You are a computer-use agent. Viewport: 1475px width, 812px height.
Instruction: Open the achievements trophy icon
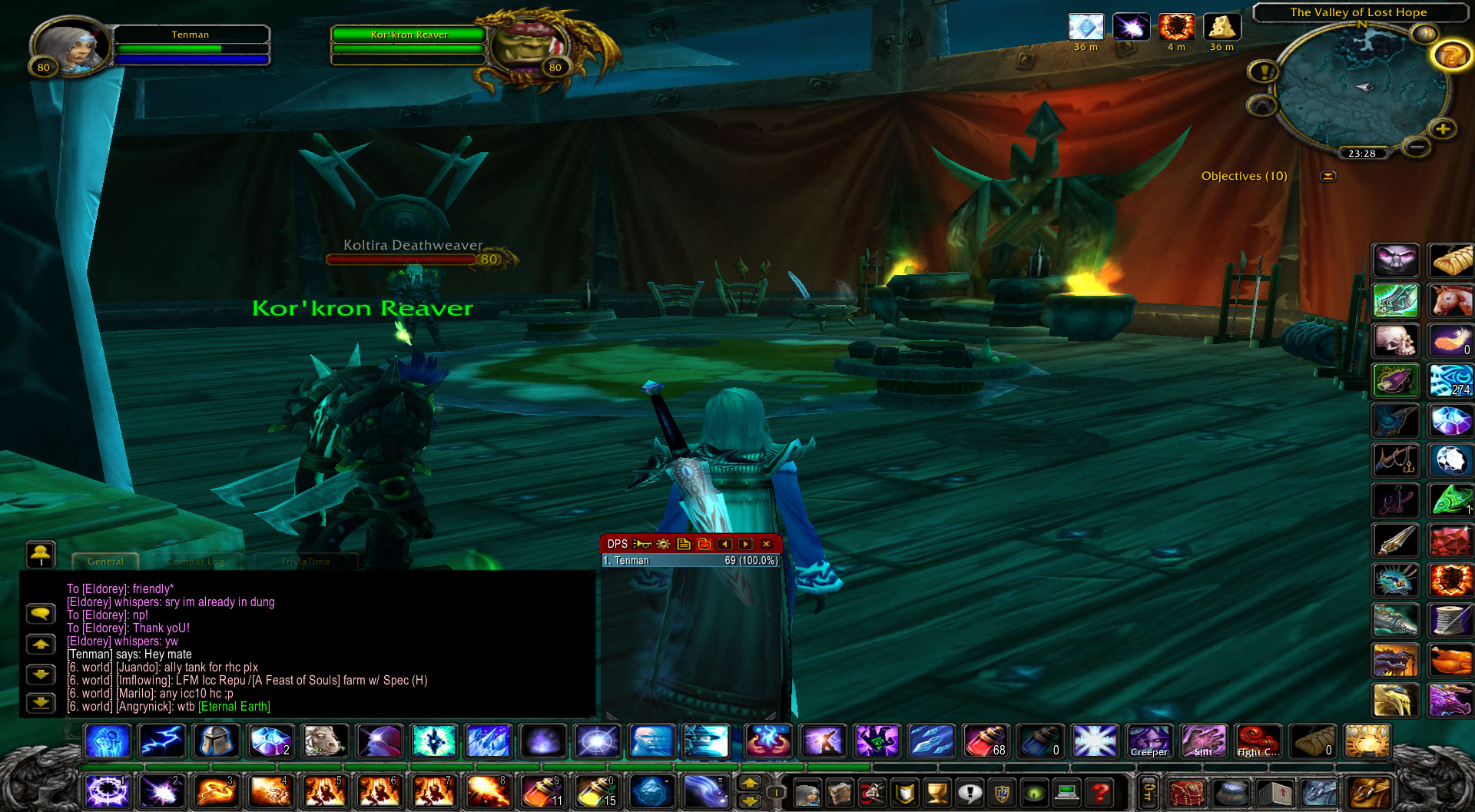938,793
